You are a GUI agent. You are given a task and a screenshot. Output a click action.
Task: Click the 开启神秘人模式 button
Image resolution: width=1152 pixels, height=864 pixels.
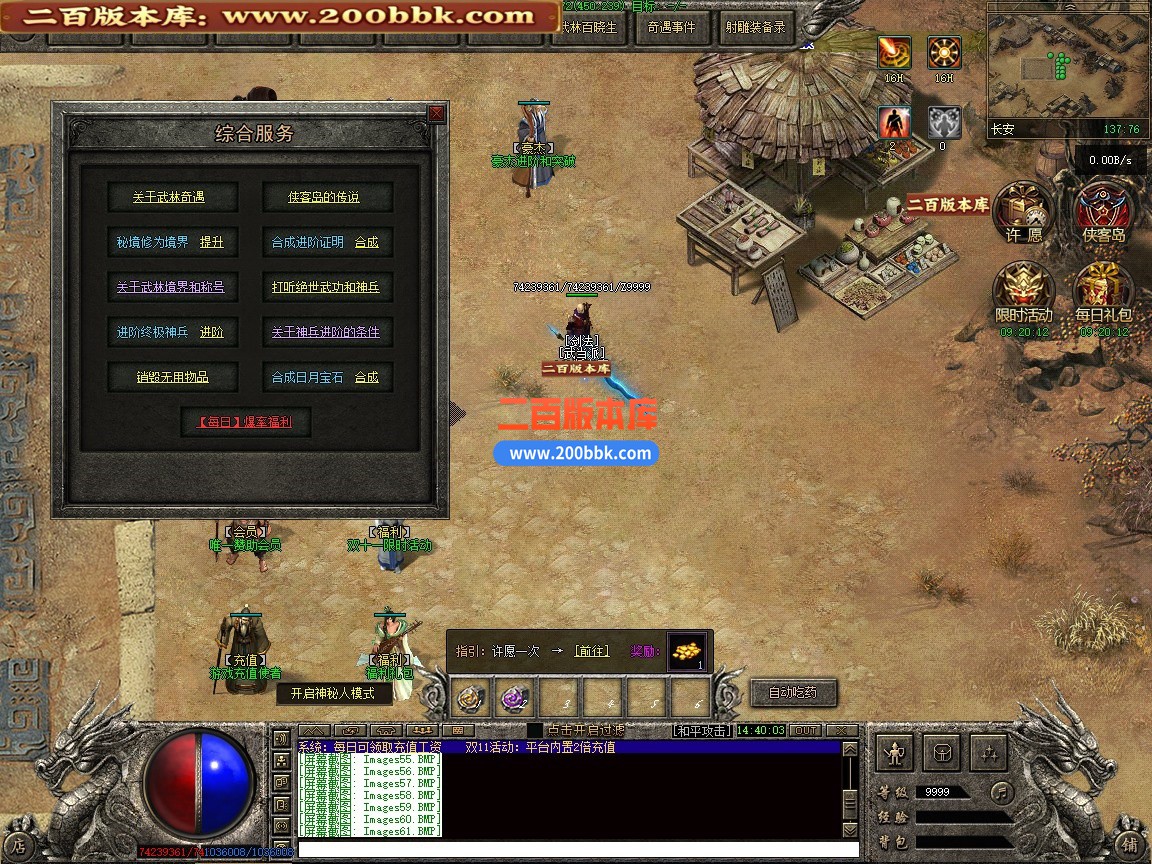pyautogui.click(x=333, y=693)
